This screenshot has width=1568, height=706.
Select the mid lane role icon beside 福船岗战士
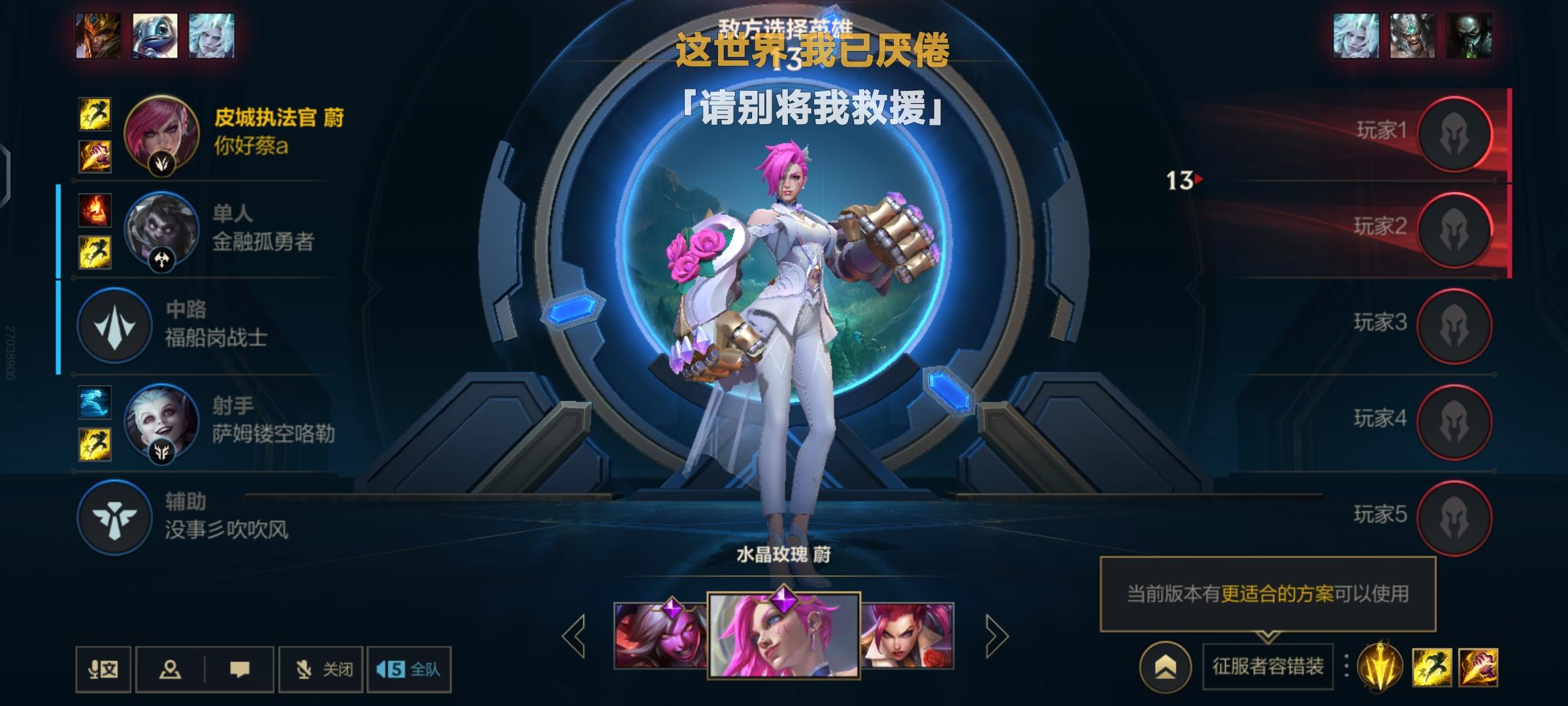(x=114, y=326)
